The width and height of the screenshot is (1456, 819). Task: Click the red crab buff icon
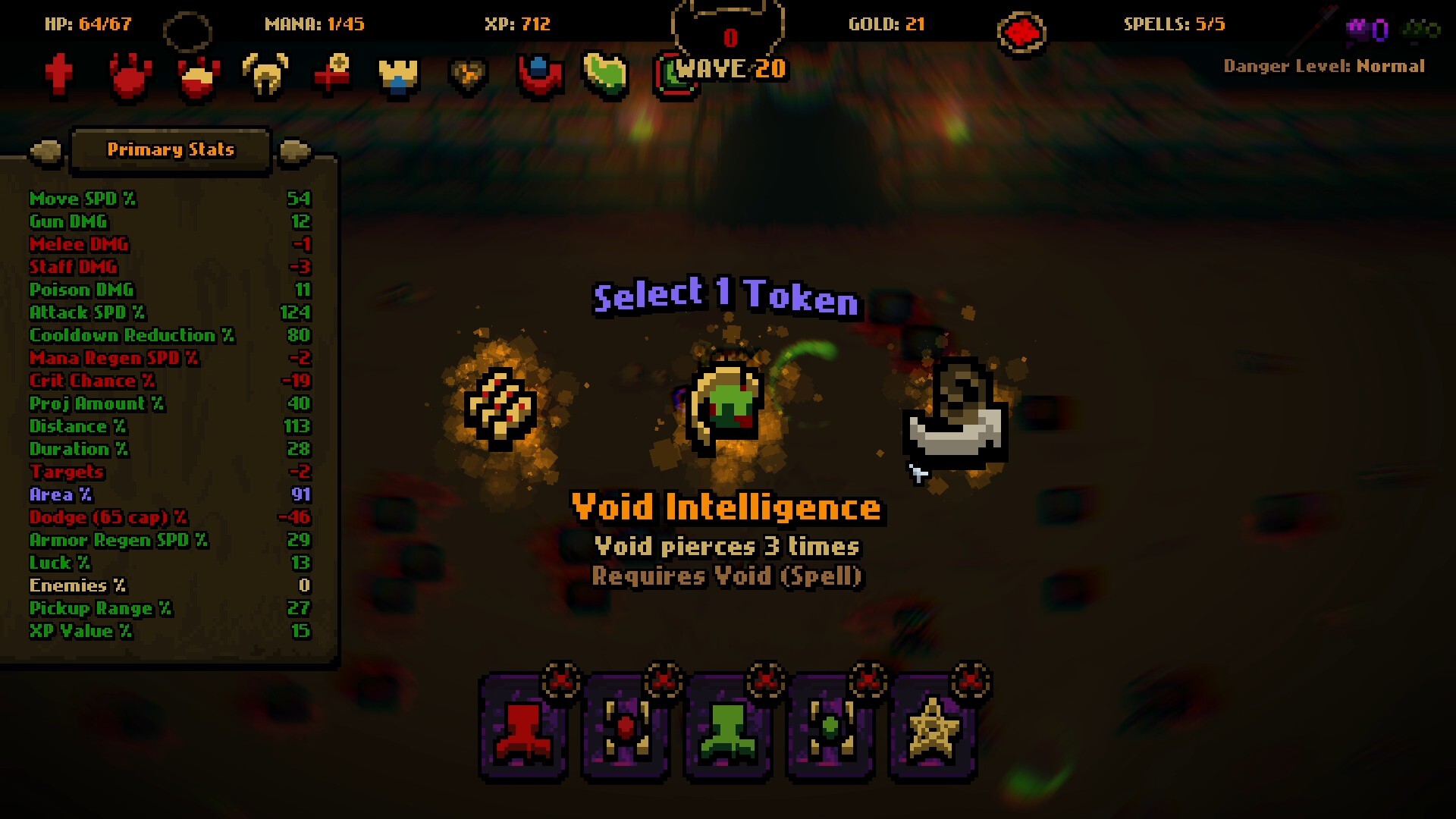click(x=129, y=76)
